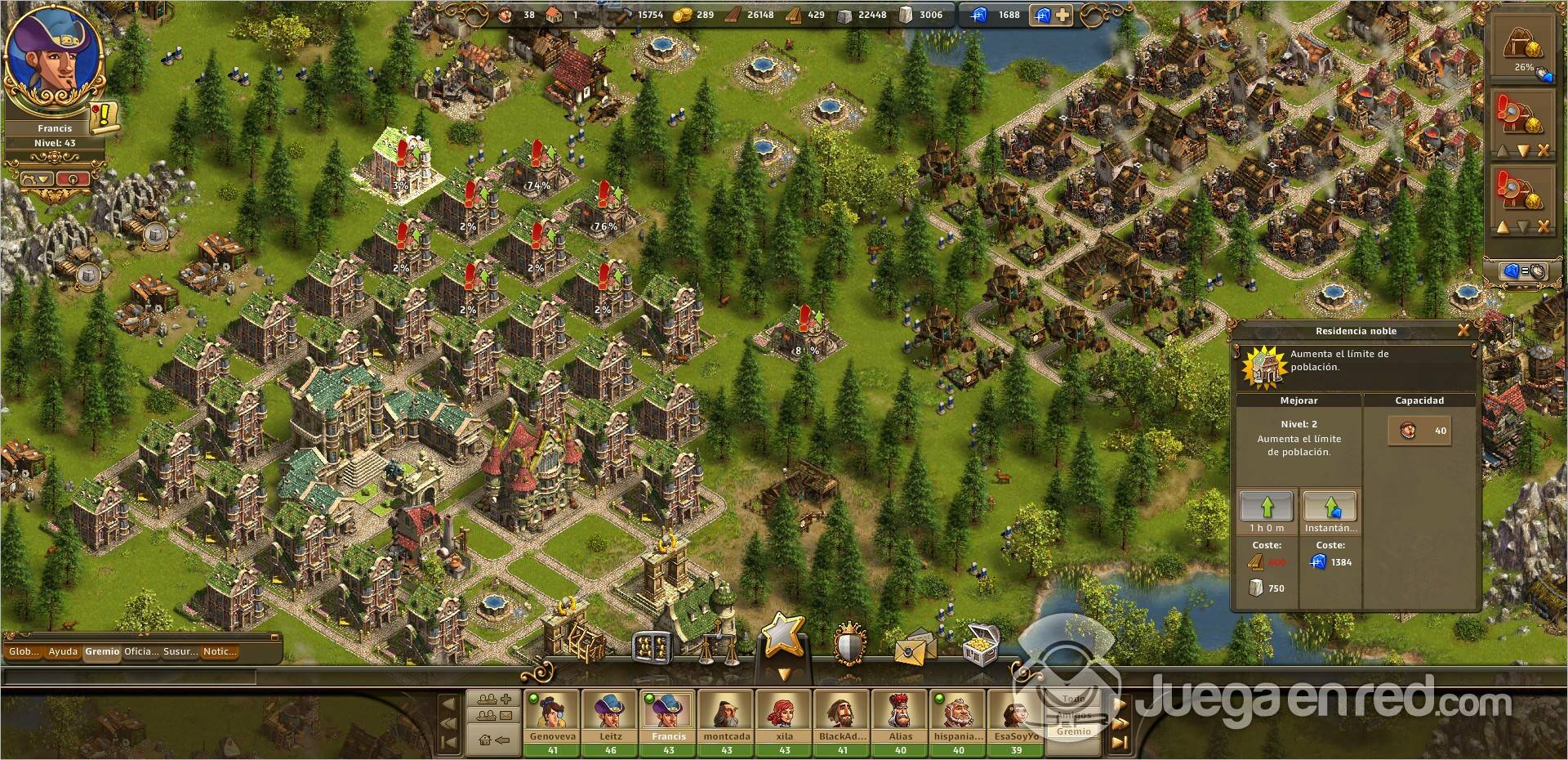Image resolution: width=1568 pixels, height=760 pixels.
Task: Start the 1 h 0 m upgrade
Action: coord(1267,507)
